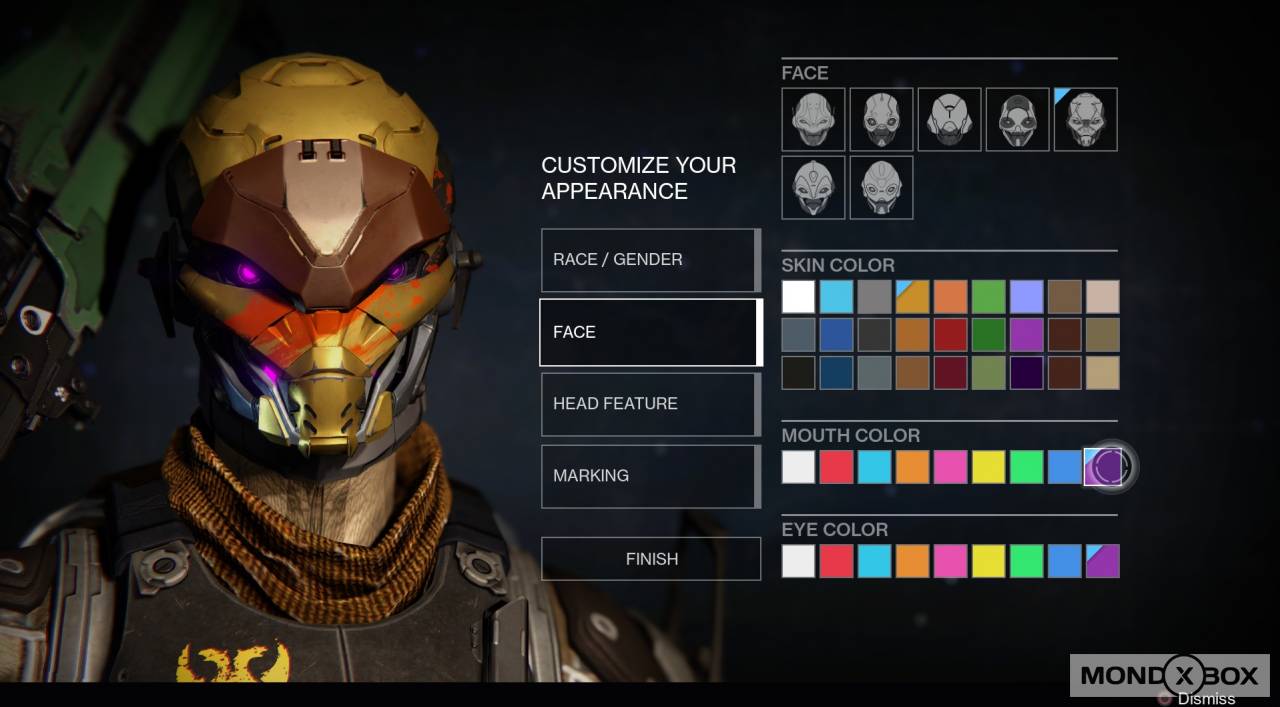Open the Head Feature options
1280x707 pixels.
coord(650,404)
